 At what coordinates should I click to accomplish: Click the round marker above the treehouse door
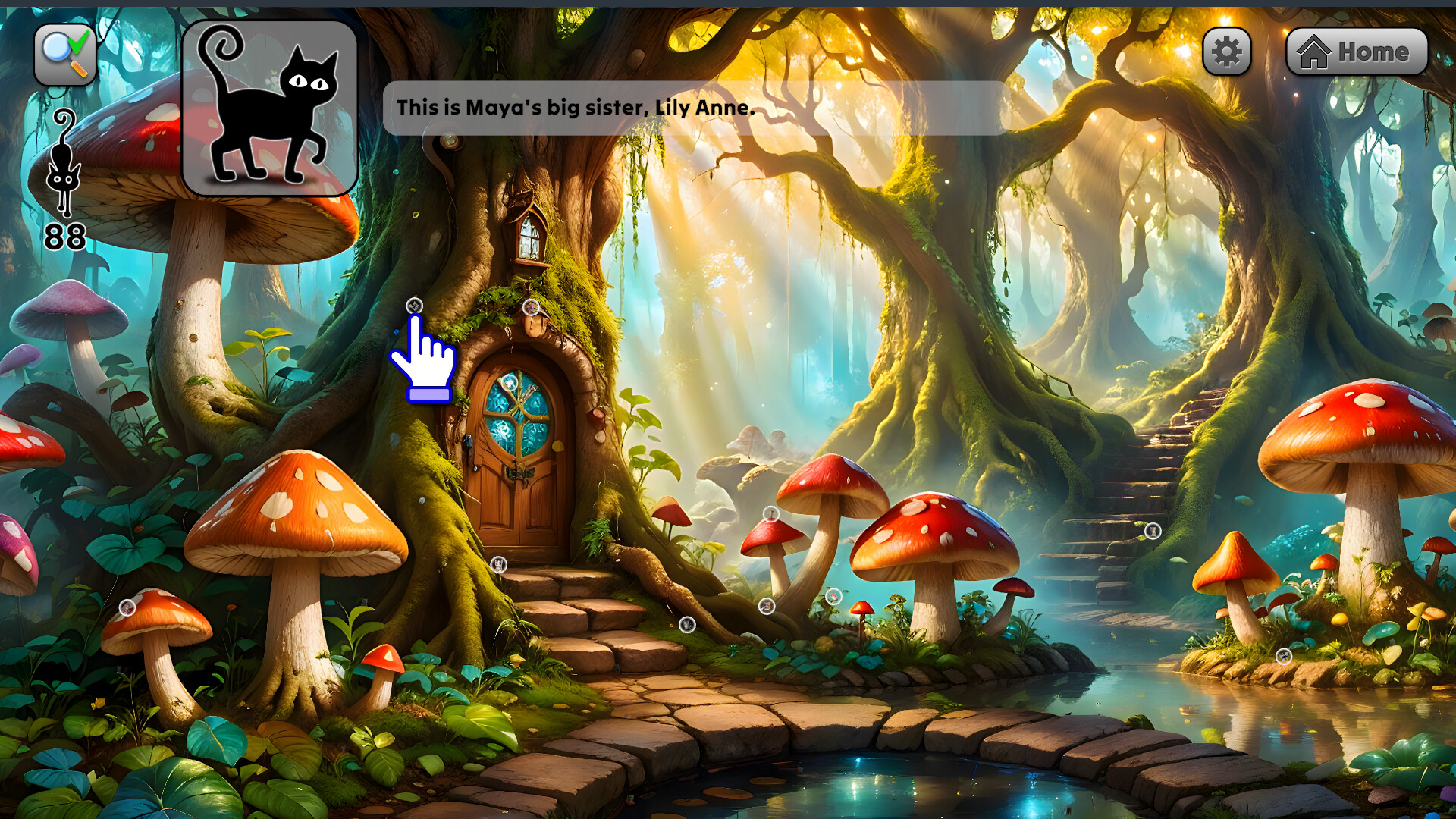tap(530, 308)
